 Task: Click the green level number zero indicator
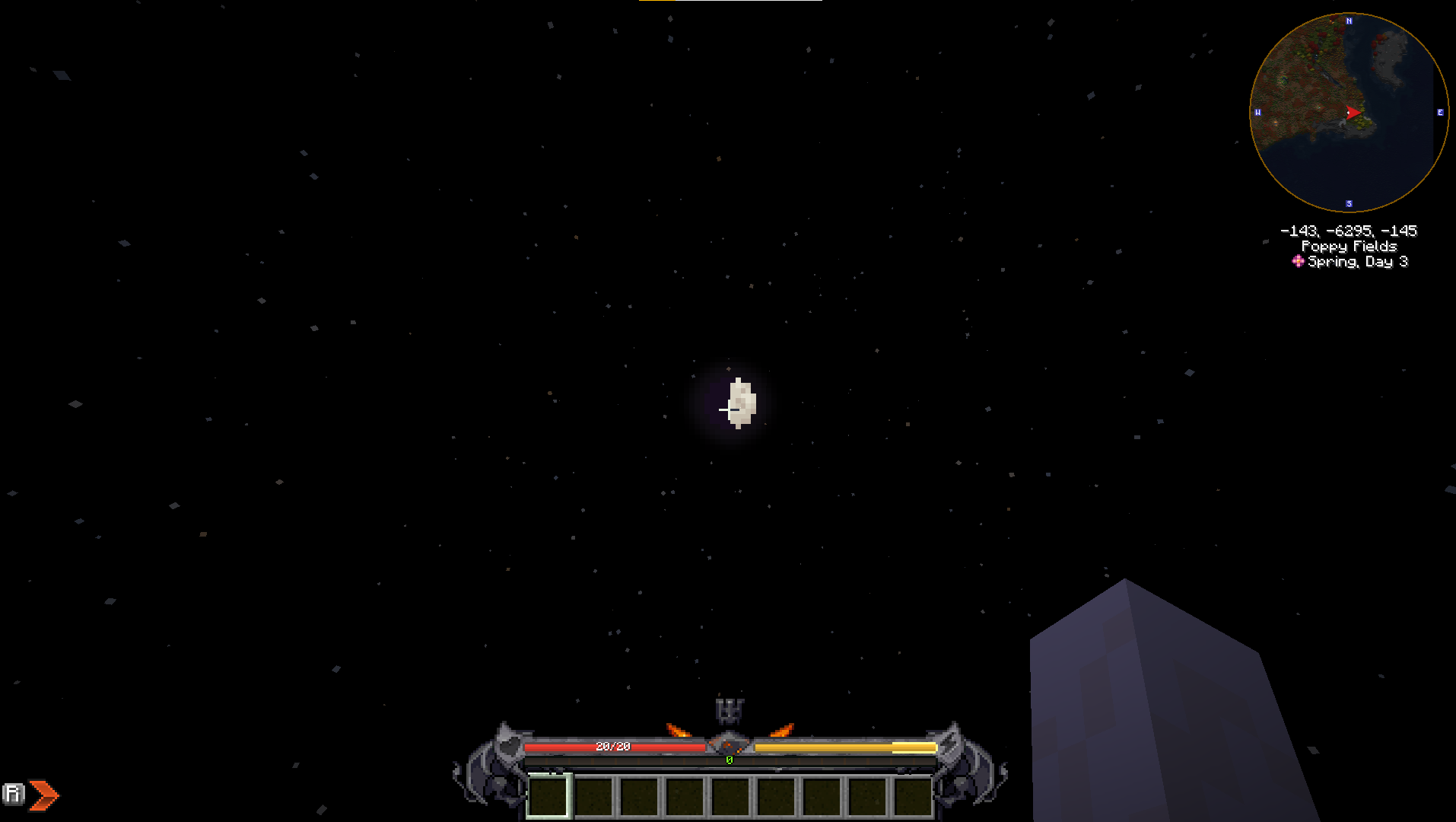click(728, 759)
